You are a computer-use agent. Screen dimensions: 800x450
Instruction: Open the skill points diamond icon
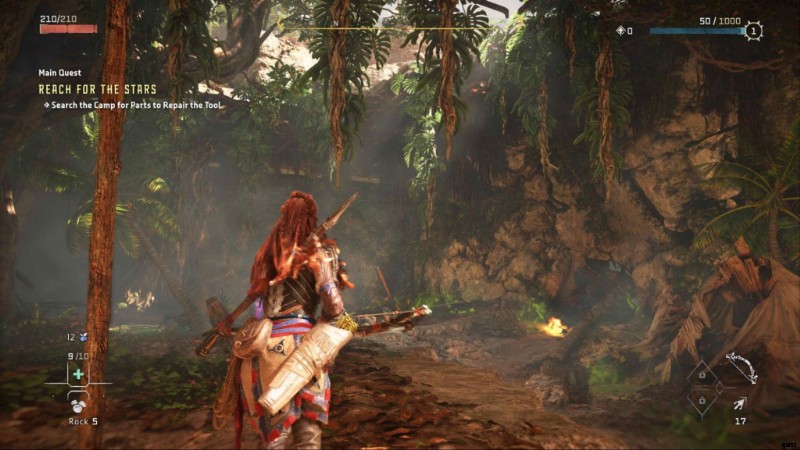pyautogui.click(x=620, y=32)
